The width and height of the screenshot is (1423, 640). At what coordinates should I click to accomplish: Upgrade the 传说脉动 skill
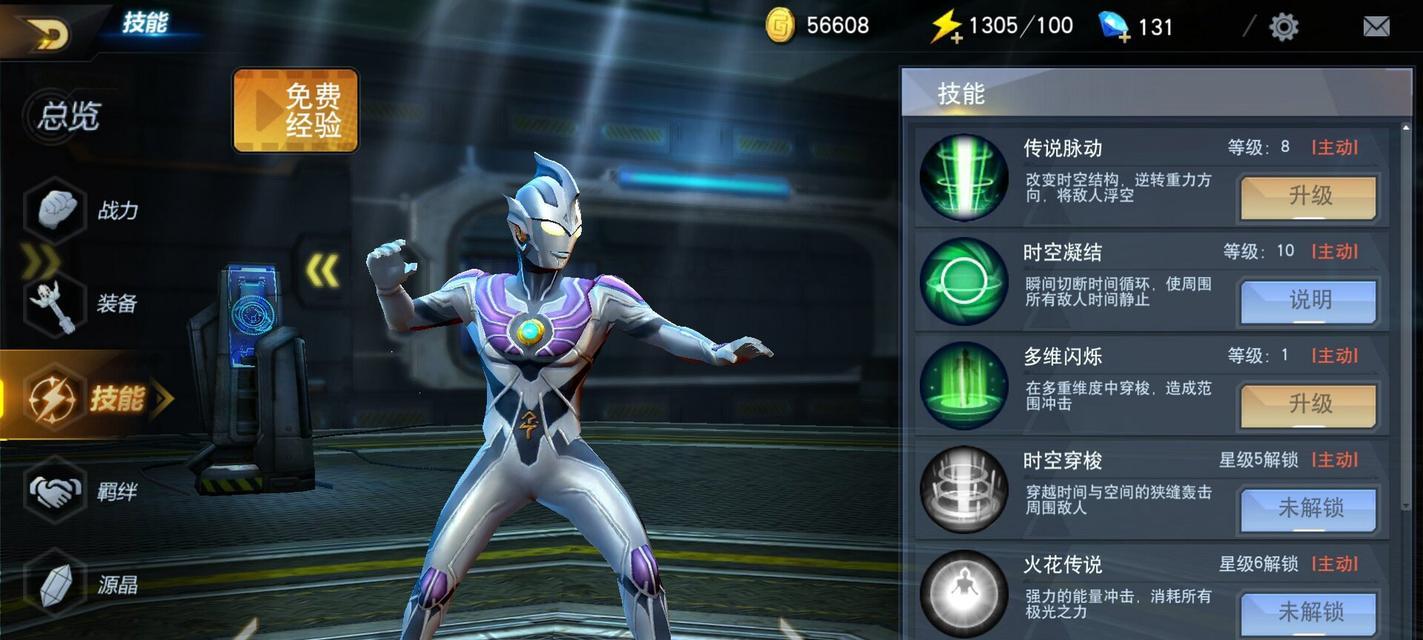1309,197
